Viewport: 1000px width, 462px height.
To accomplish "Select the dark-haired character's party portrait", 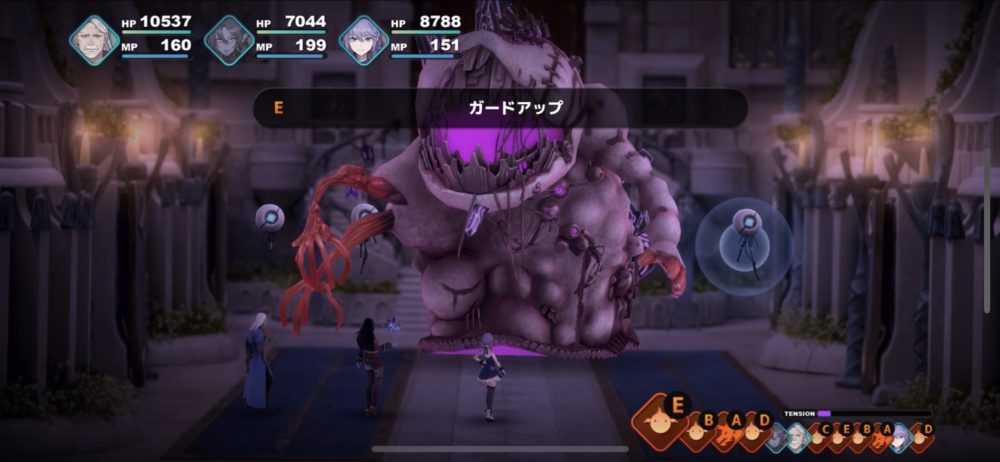I will (229, 40).
